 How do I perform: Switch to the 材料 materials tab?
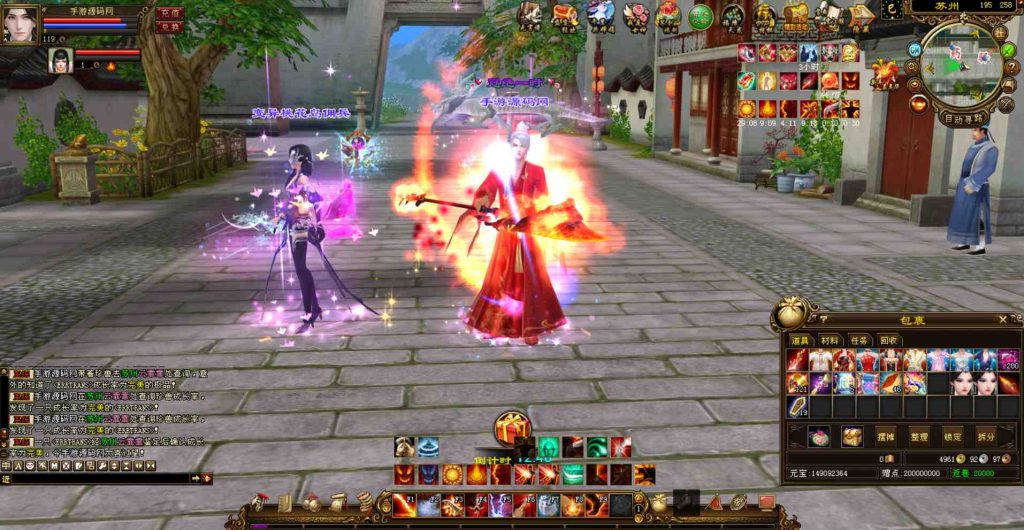[831, 340]
